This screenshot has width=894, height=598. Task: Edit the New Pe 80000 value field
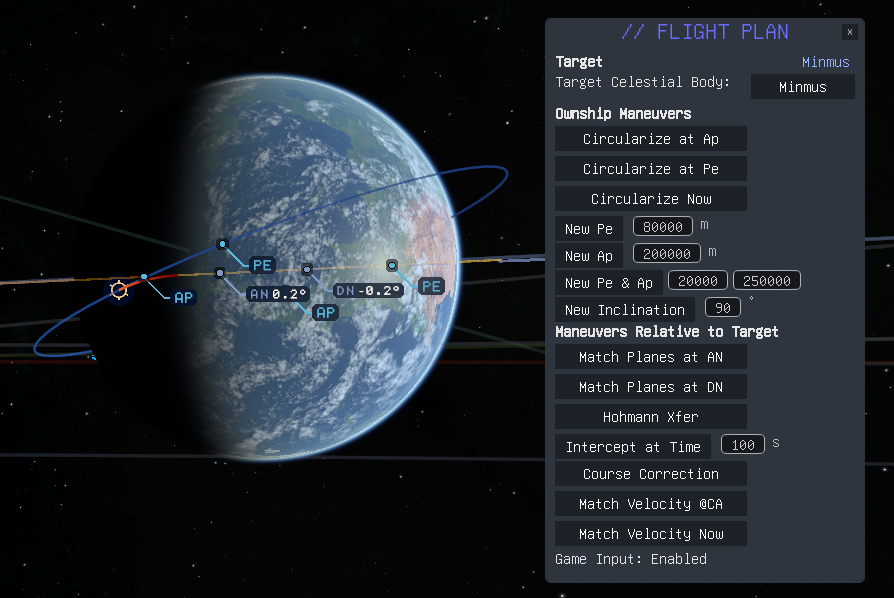click(x=663, y=227)
